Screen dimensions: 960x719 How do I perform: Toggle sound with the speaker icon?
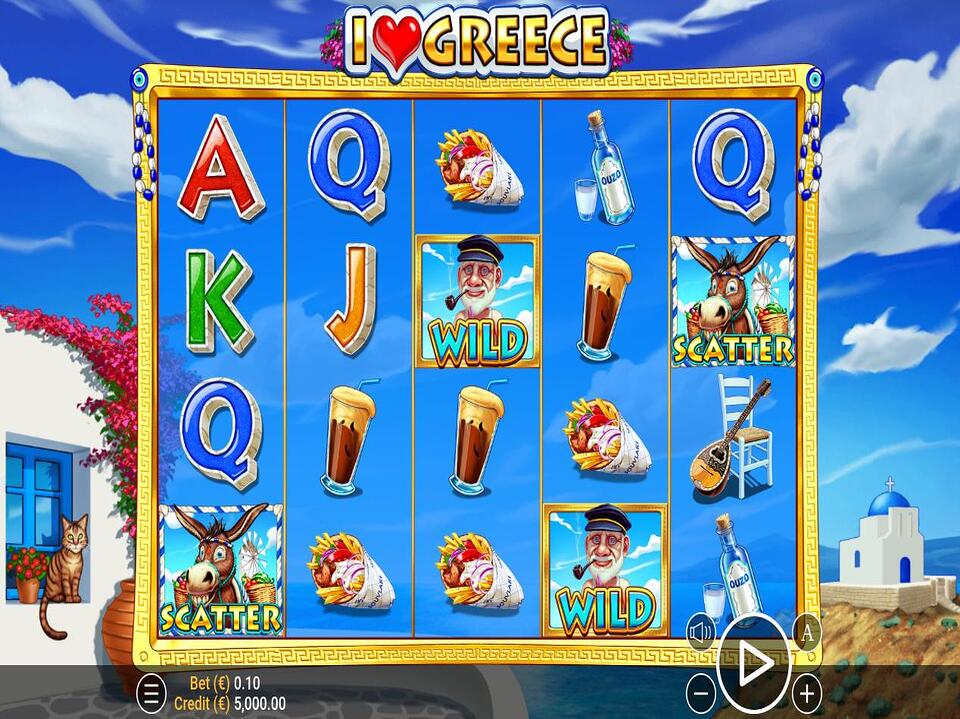(x=701, y=632)
